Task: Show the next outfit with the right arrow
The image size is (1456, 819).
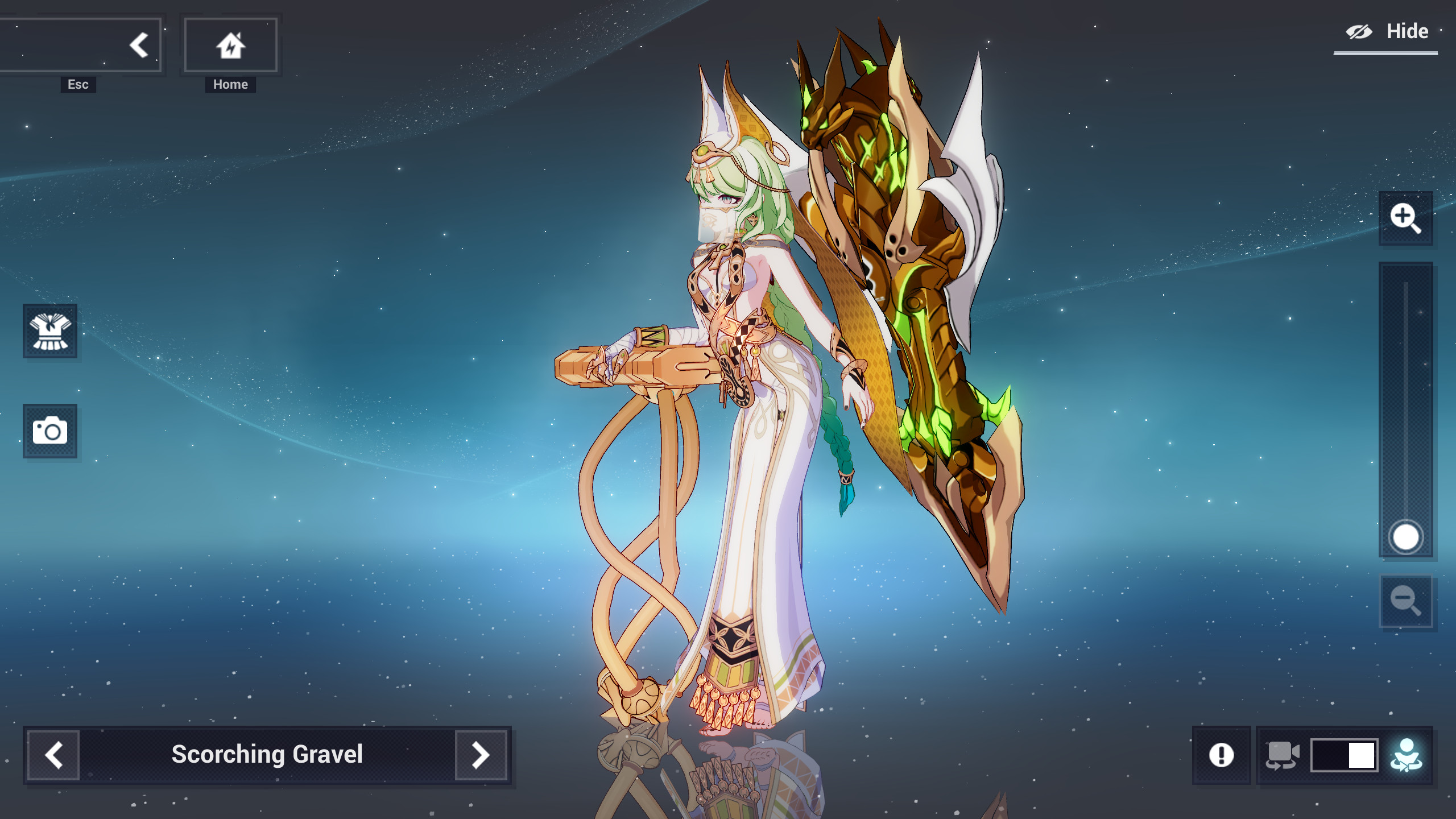Action: [481, 755]
